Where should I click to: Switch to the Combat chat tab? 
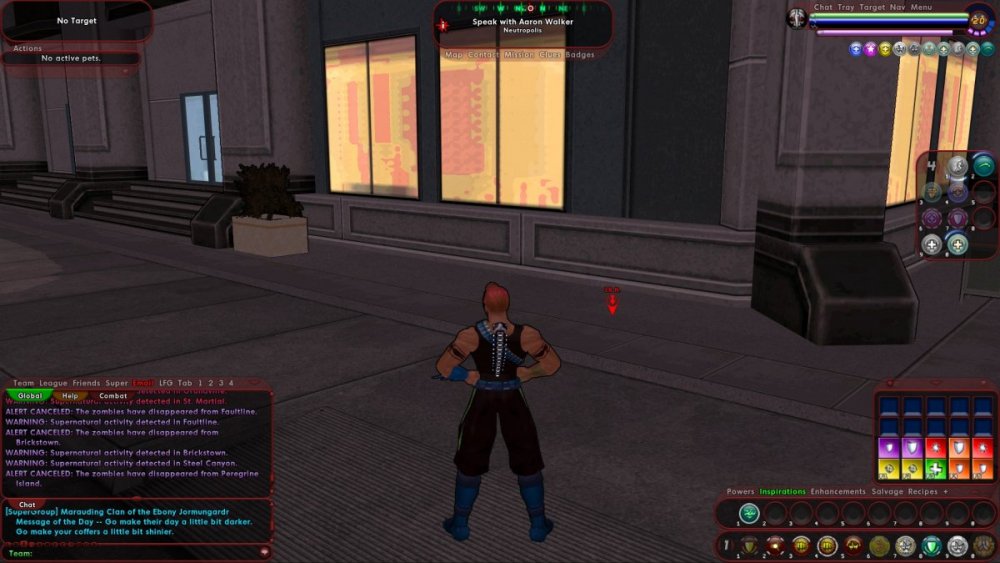pyautogui.click(x=113, y=396)
